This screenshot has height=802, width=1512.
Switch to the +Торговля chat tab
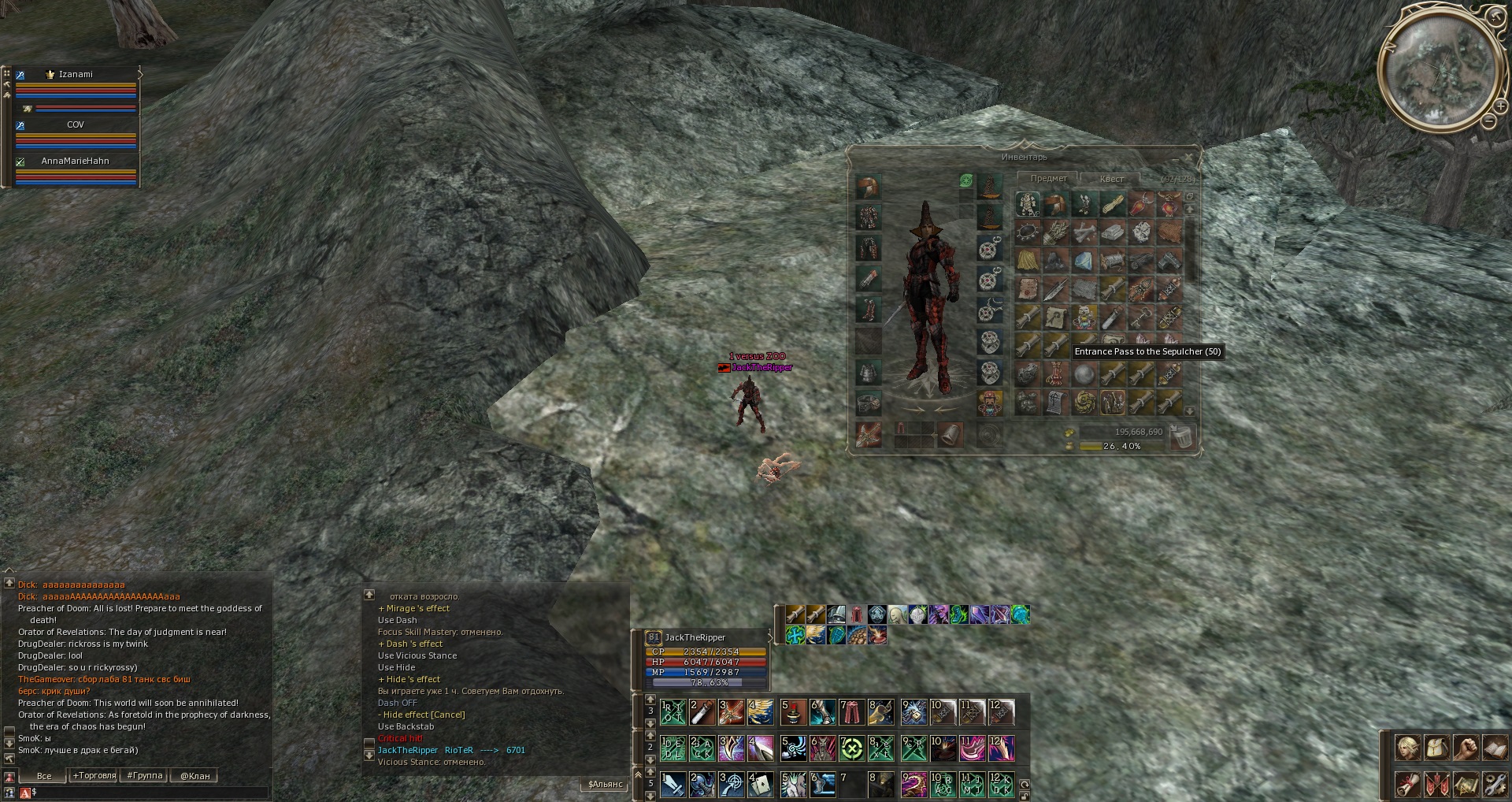pos(94,776)
